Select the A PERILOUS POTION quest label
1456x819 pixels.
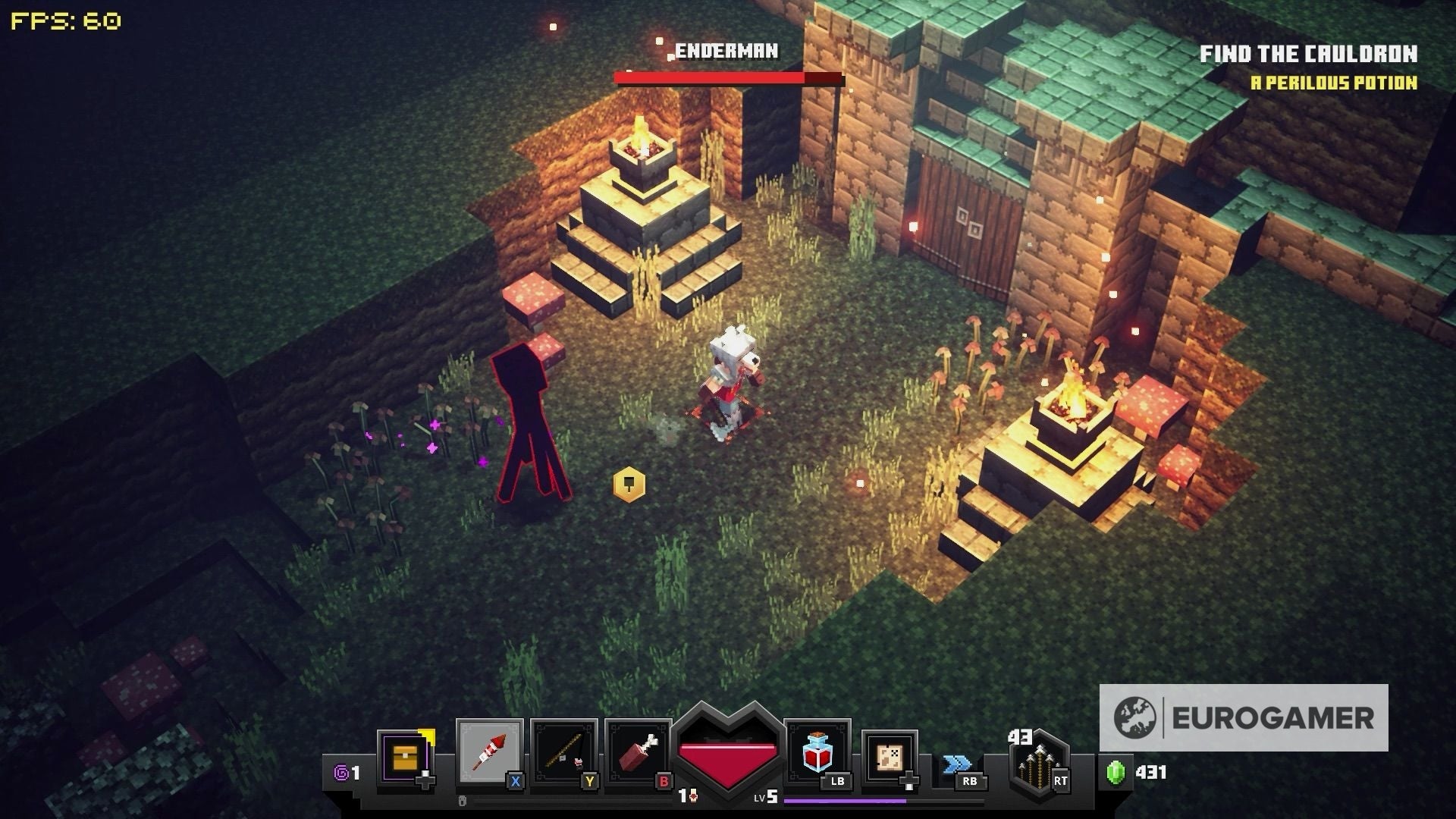(1336, 83)
